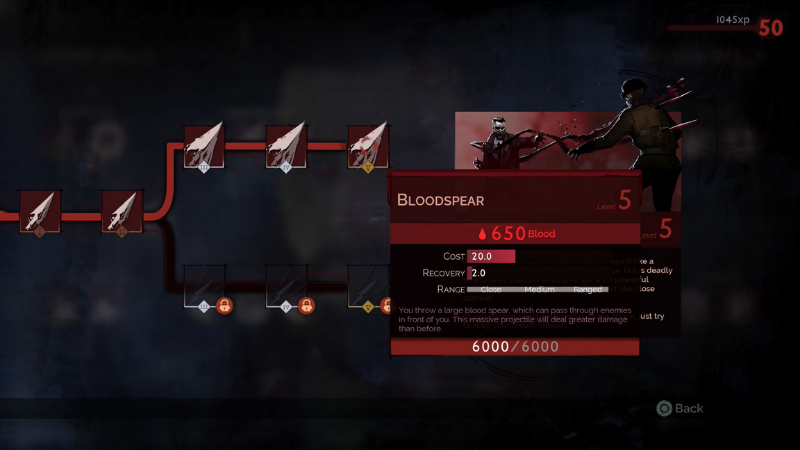This screenshot has height=450, width=800.
Task: Pick the unlocked level IV spear node
Action: click(286, 145)
